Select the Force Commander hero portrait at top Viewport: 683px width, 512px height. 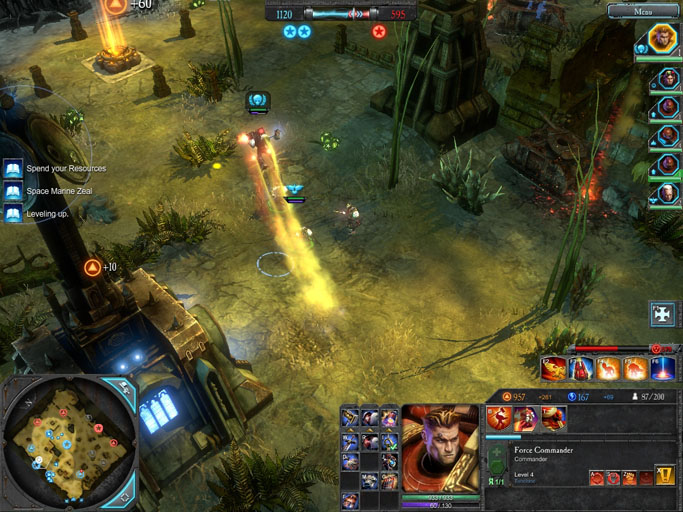660,40
